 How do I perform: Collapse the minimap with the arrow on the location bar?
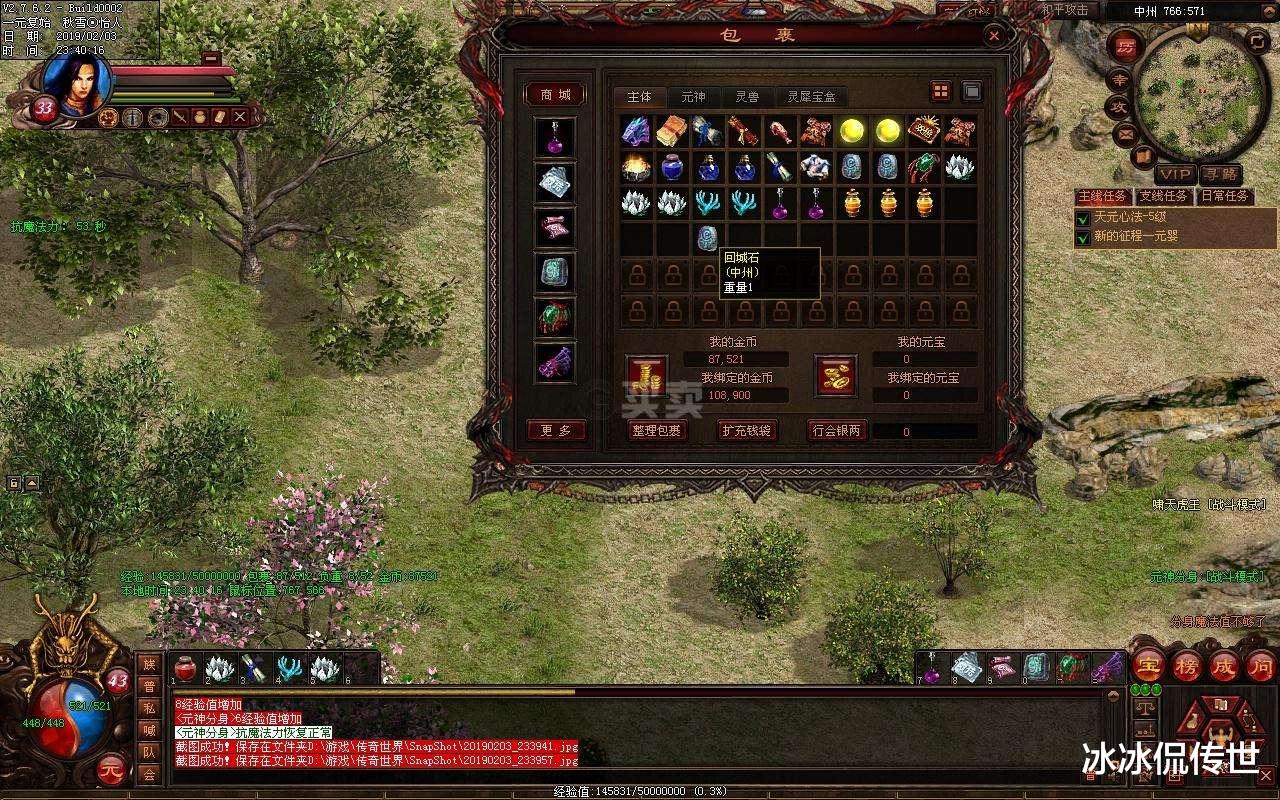coord(1268,11)
